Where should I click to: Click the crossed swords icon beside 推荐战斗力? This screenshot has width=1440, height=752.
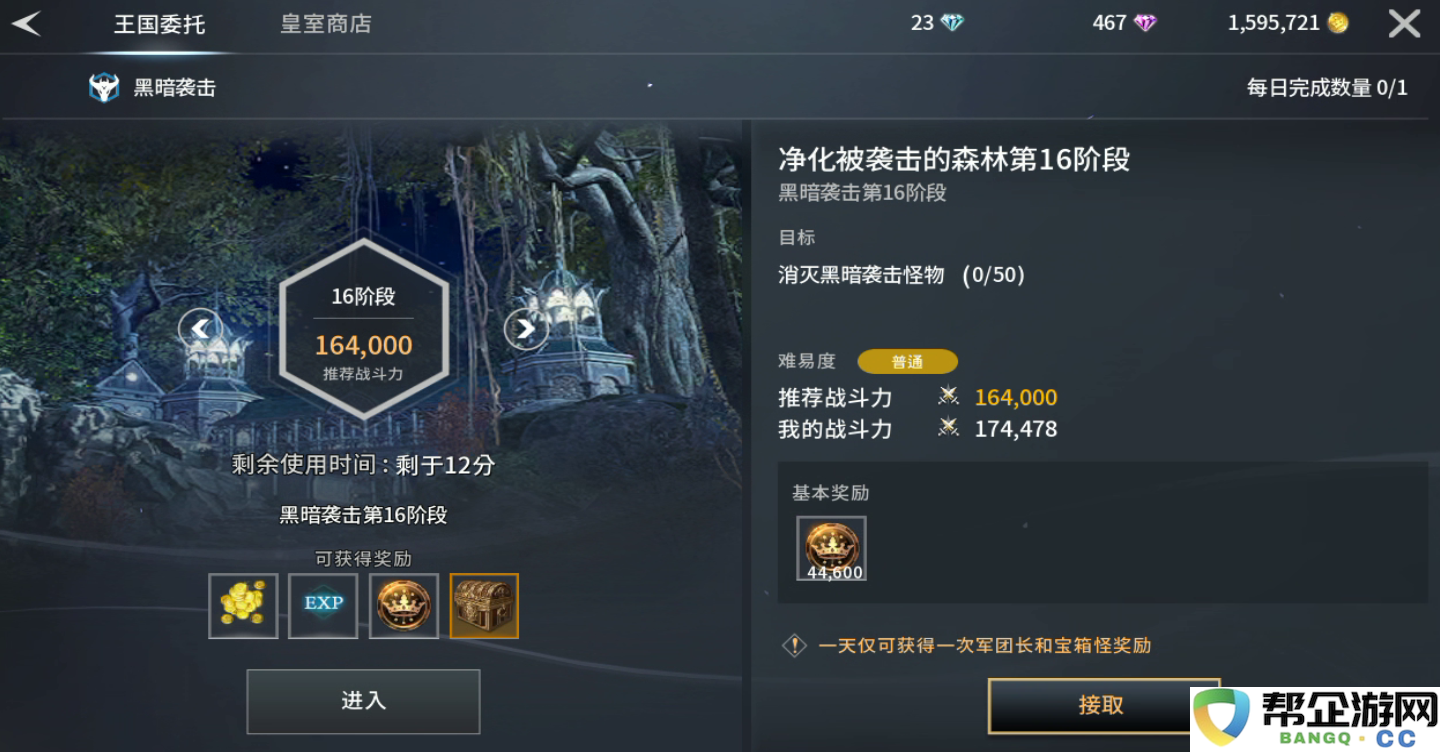948,397
